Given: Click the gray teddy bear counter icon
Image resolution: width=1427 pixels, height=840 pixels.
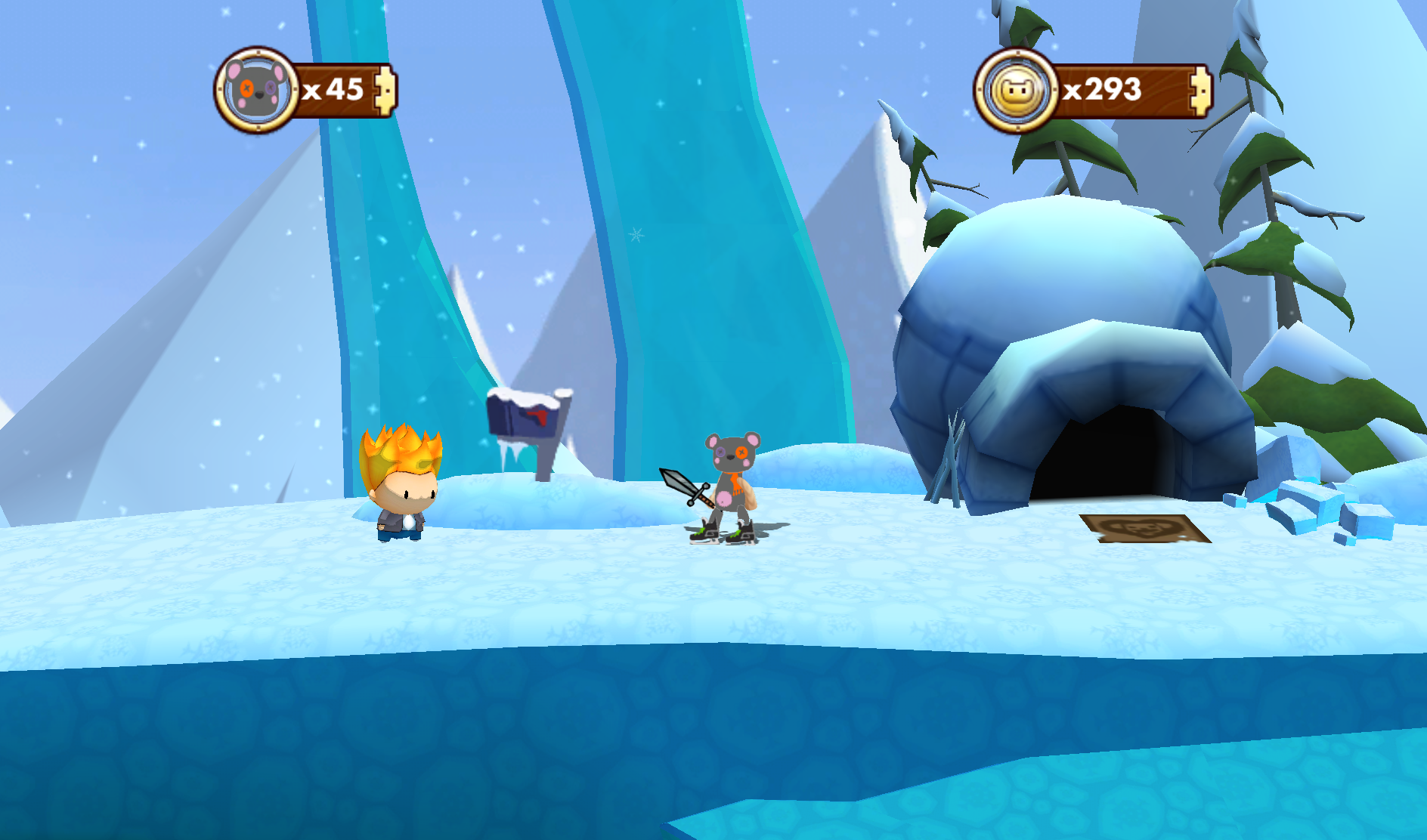Looking at the screenshot, I should pos(257,91).
